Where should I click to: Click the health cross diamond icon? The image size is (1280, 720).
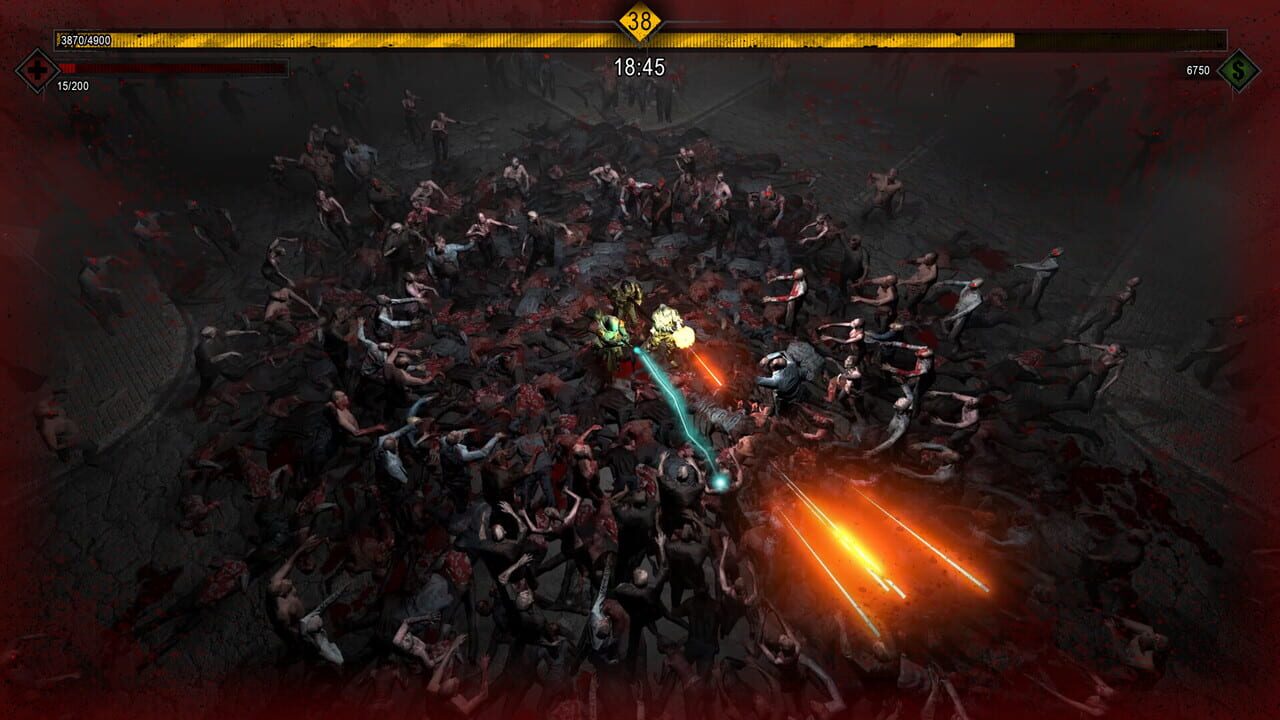click(x=38, y=71)
